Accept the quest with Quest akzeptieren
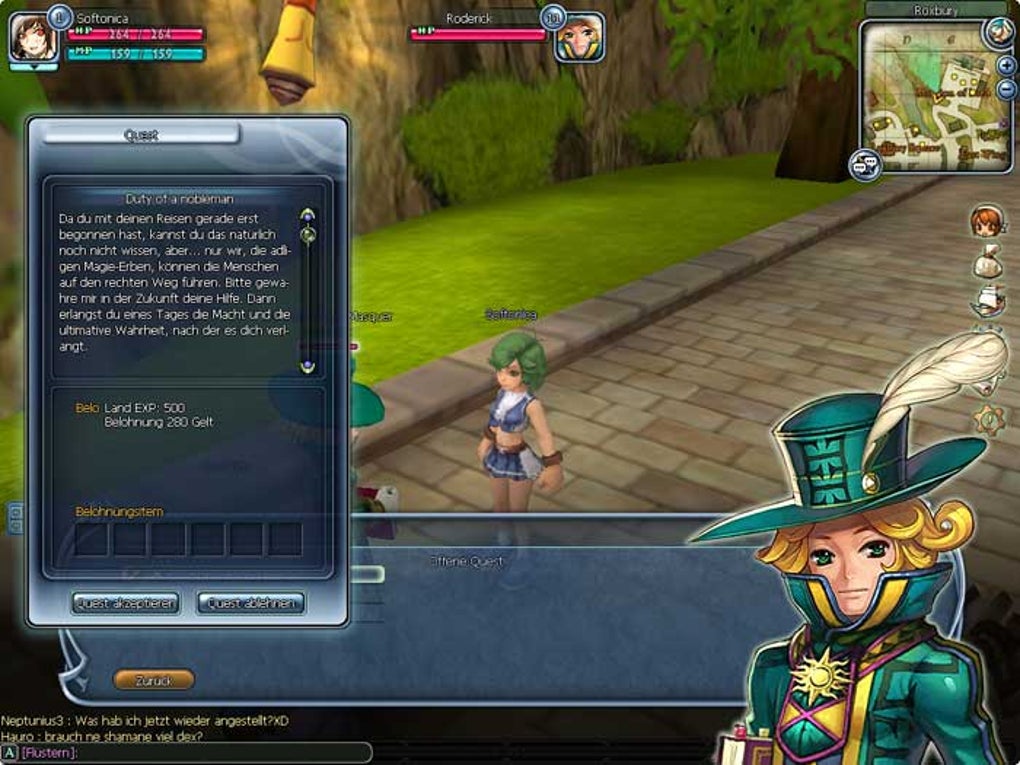The width and height of the screenshot is (1020, 765). coord(125,603)
